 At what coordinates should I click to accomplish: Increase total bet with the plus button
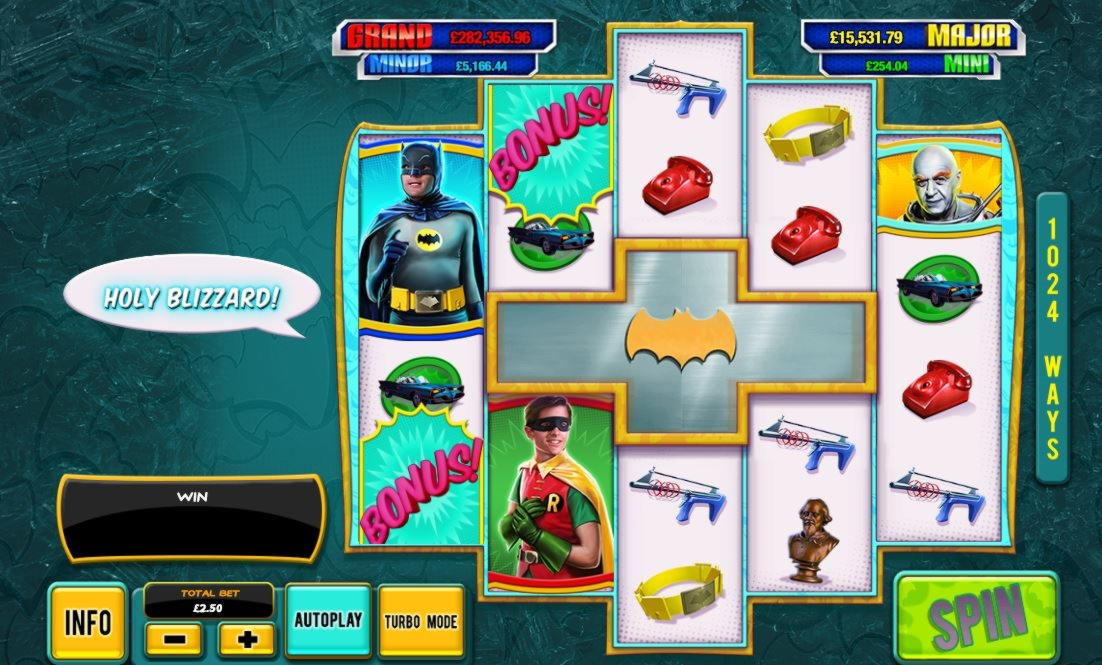[246, 639]
